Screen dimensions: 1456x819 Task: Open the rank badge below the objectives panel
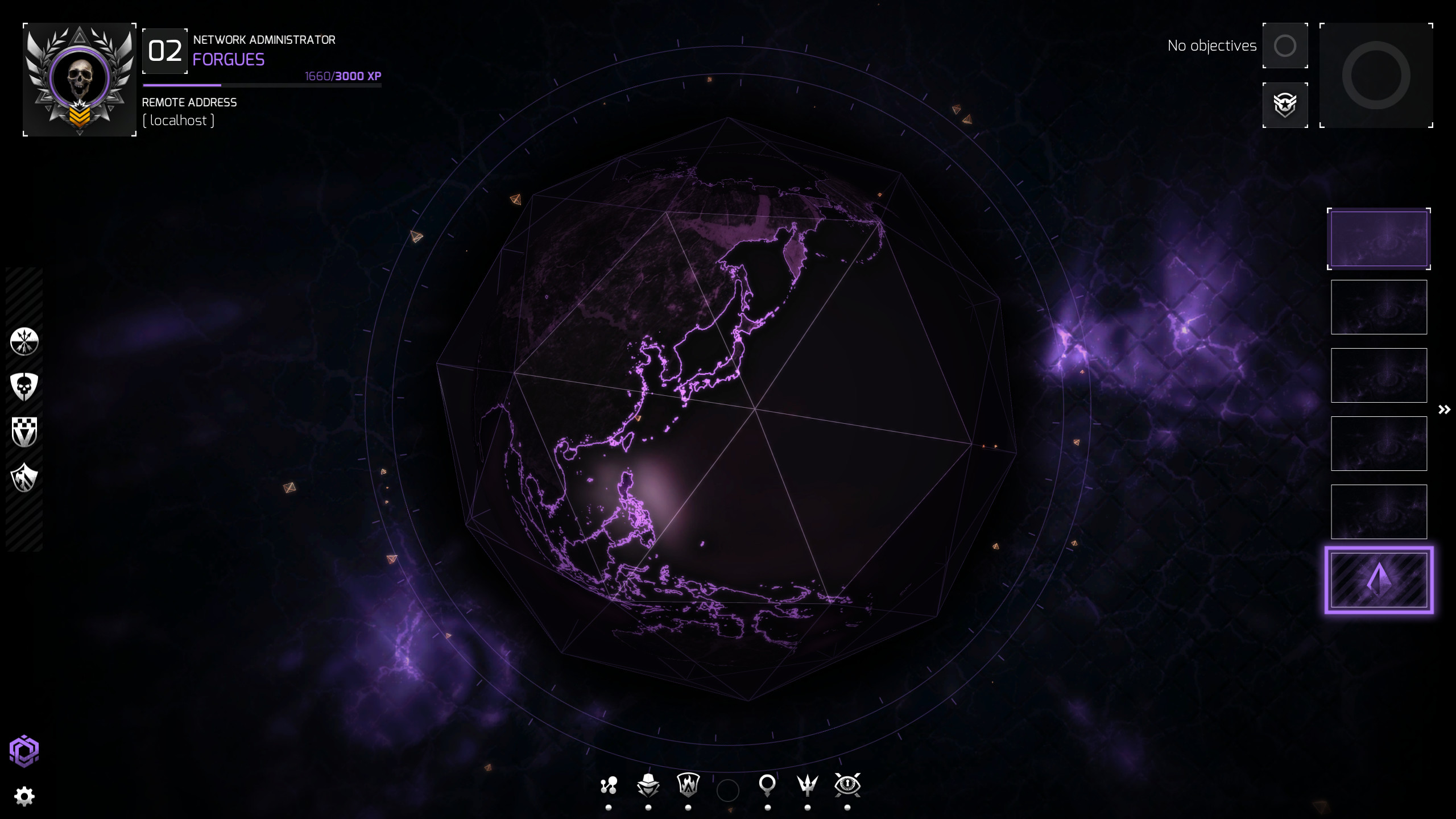tap(1286, 105)
